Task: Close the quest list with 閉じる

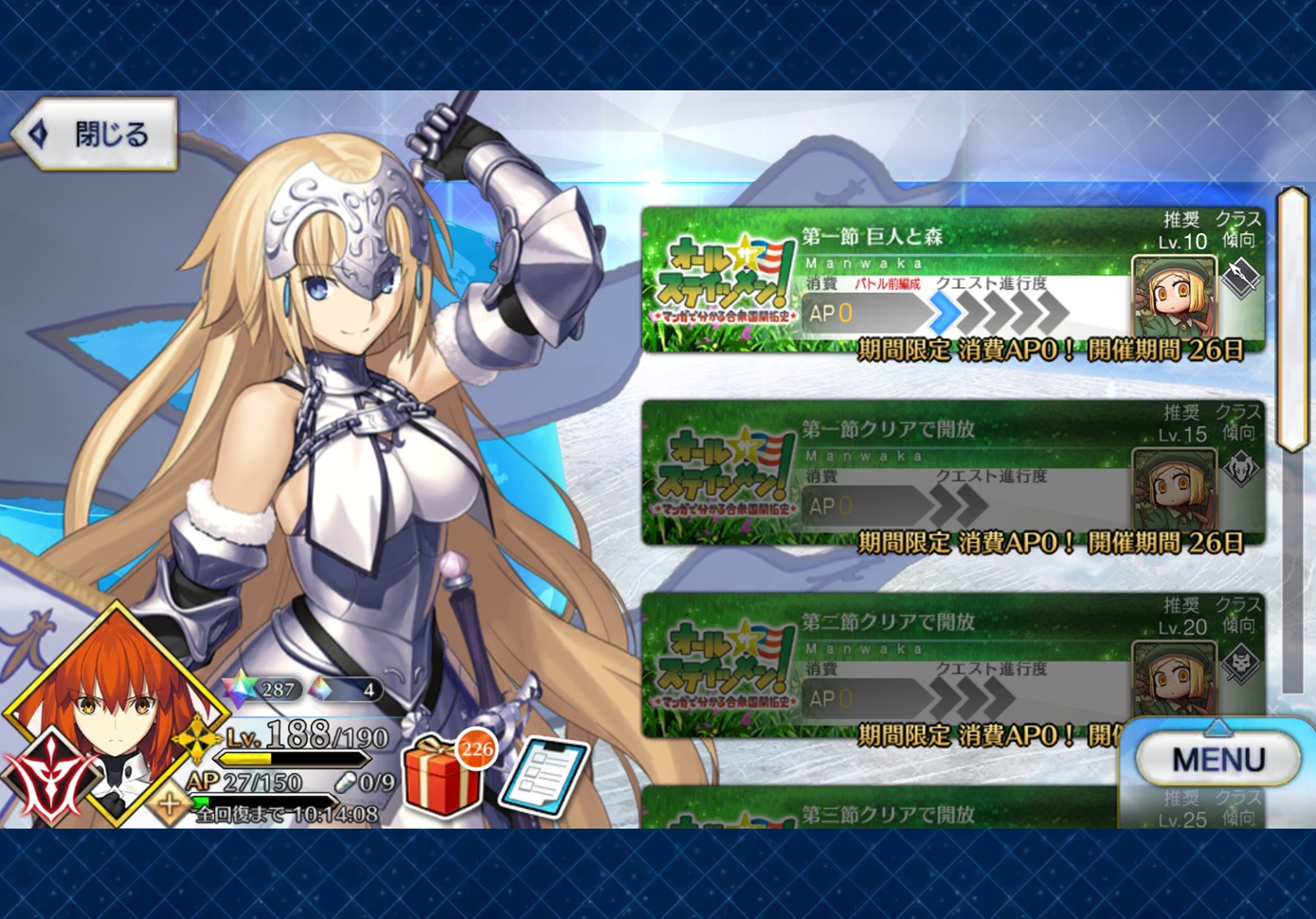Action: (x=96, y=134)
